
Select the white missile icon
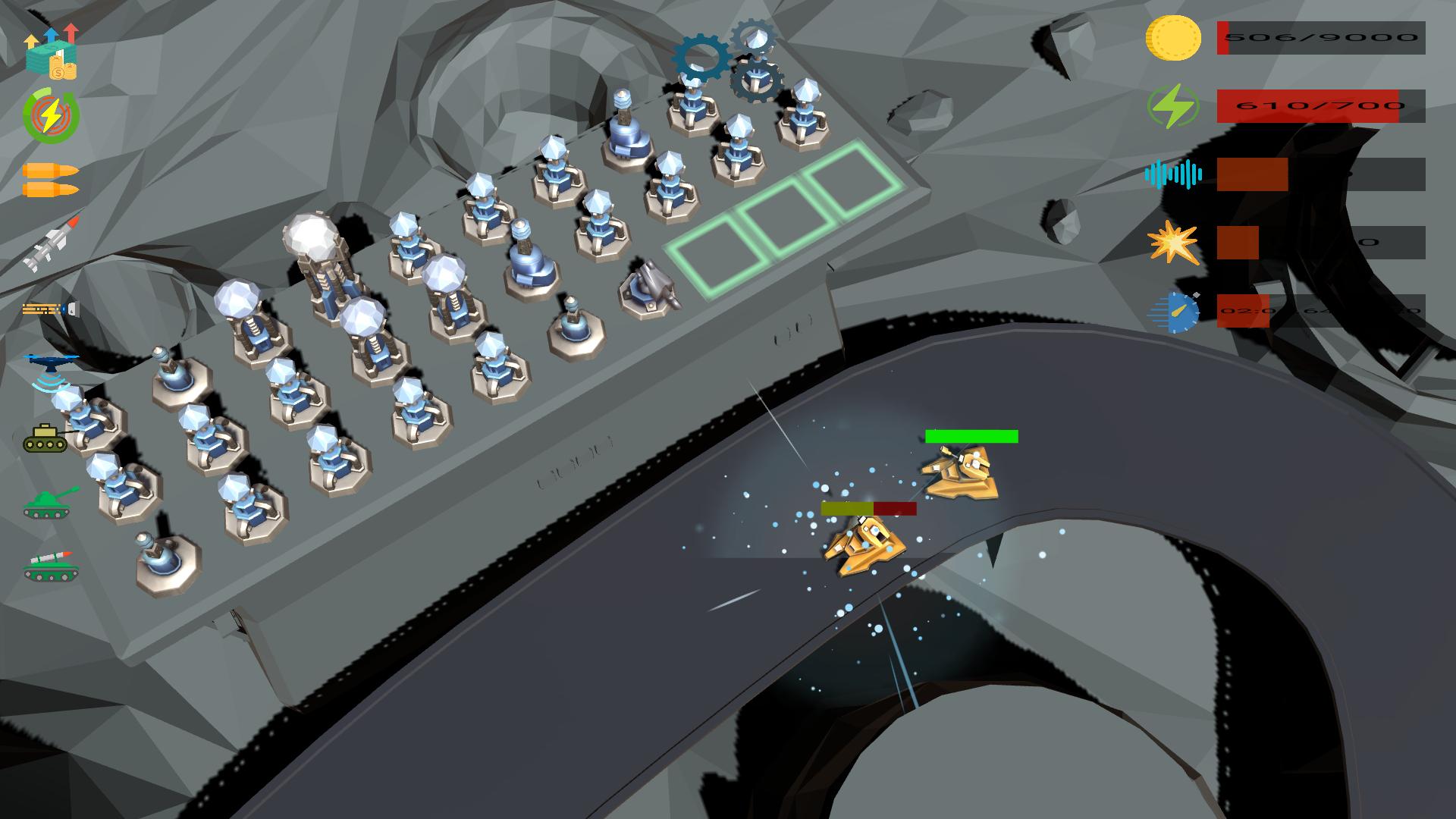click(x=51, y=244)
